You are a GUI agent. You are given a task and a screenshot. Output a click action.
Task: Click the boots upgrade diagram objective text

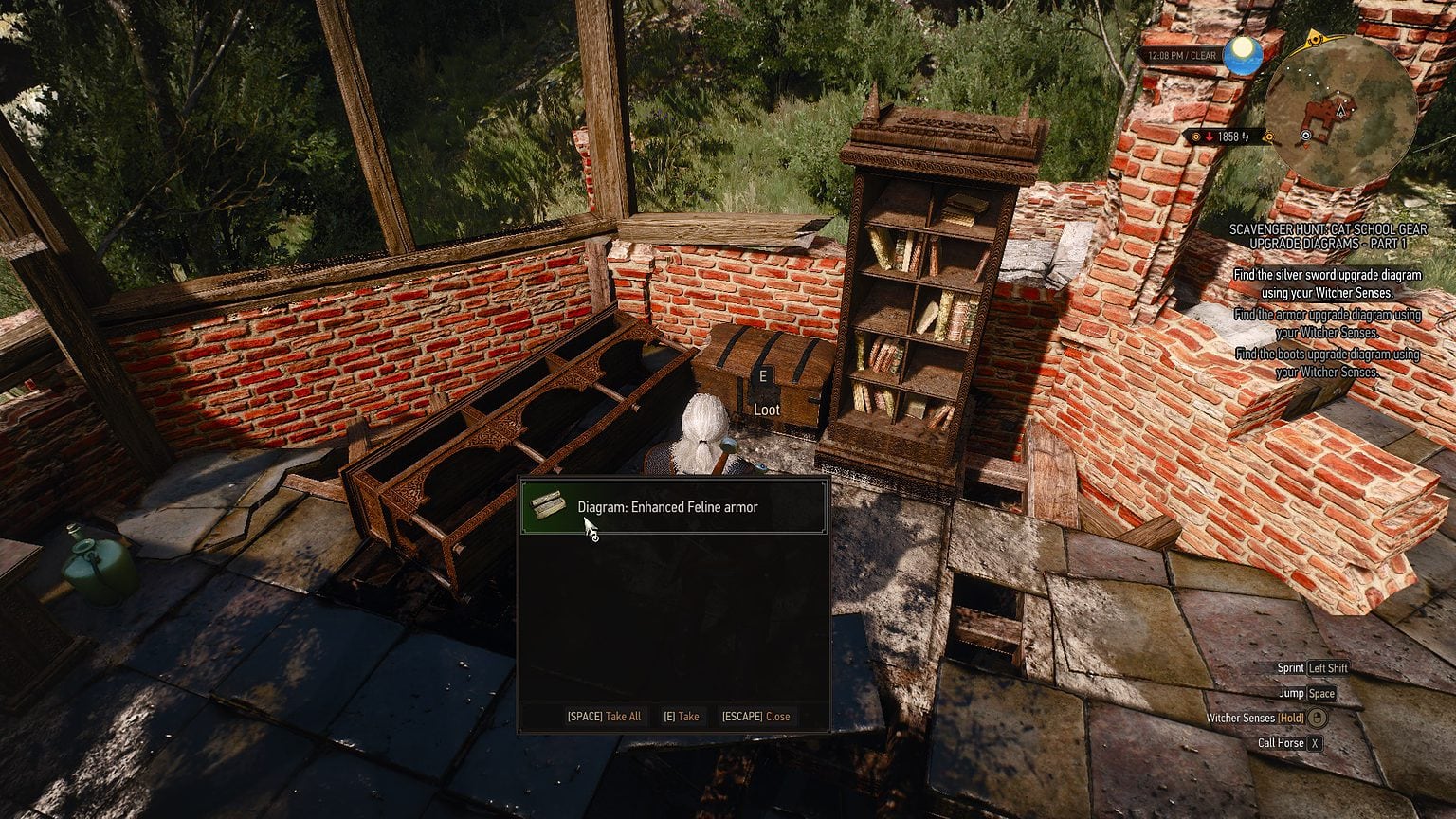pos(1331,363)
